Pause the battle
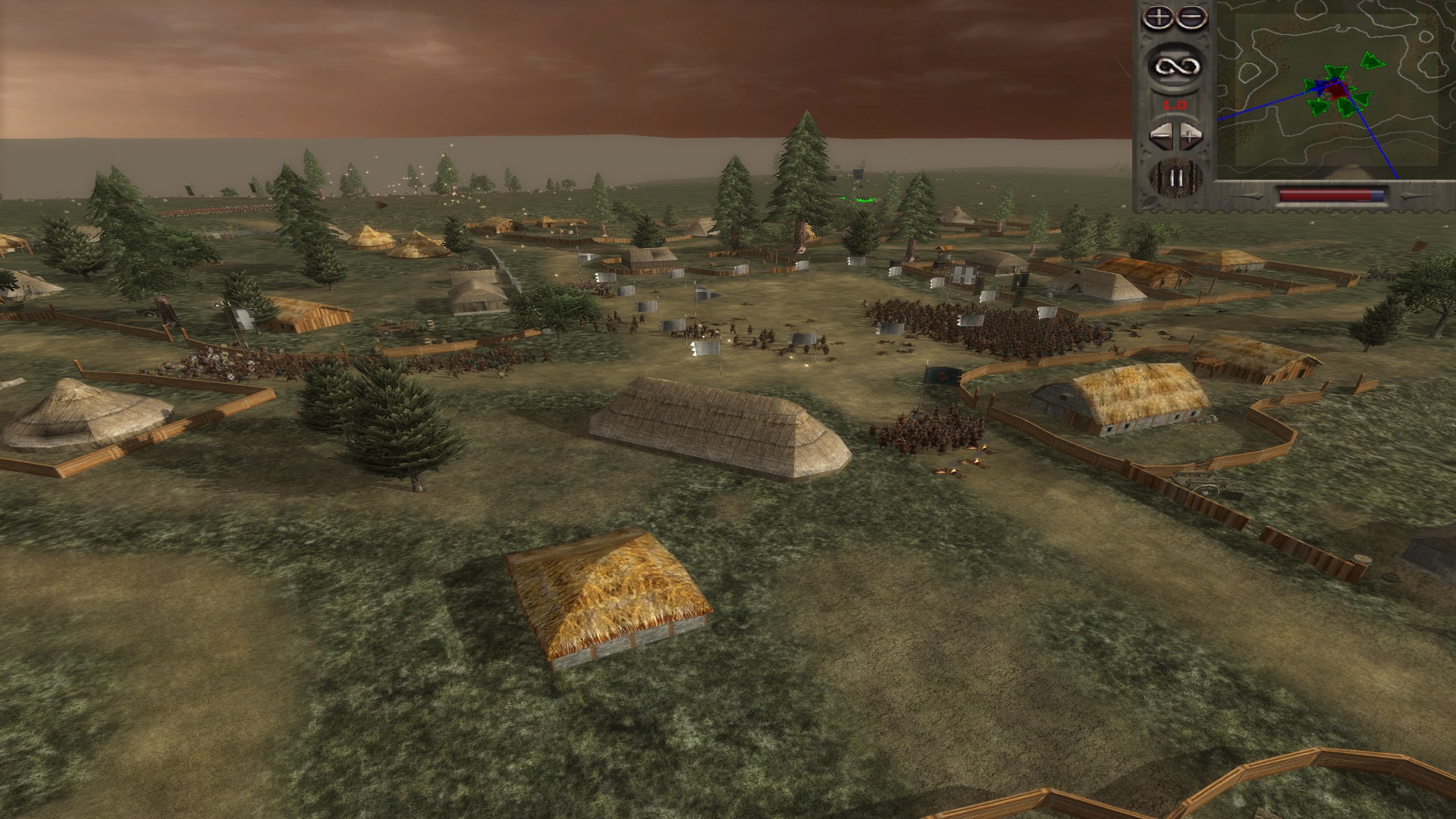Screen dimensions: 1456x819 pos(1175,177)
